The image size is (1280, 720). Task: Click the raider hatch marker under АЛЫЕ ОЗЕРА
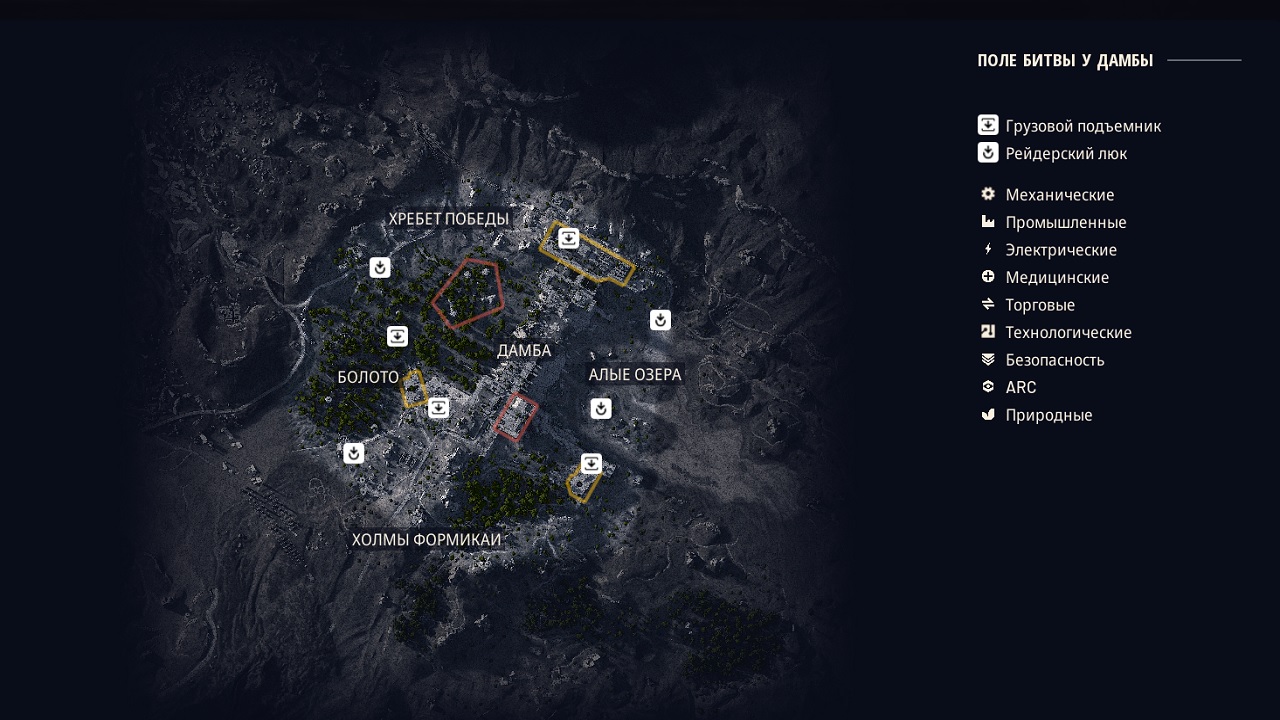601,409
